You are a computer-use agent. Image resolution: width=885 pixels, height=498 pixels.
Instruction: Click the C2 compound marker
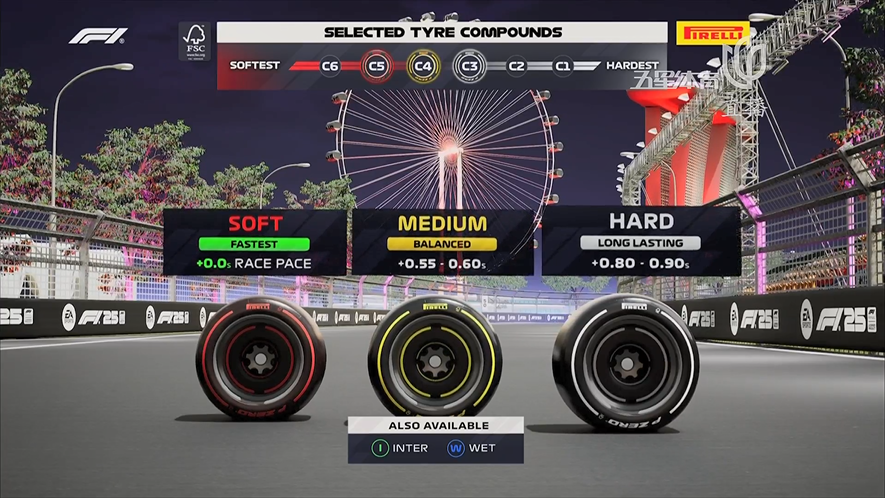[516, 65]
